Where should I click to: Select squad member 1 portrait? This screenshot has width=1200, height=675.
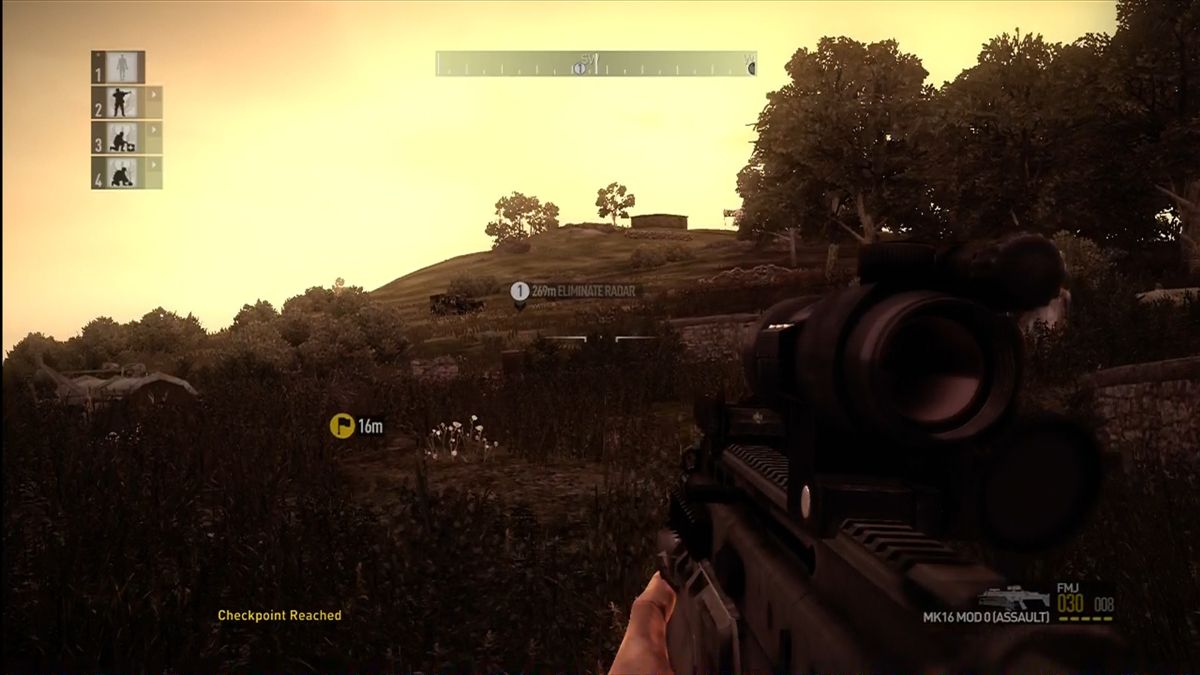pos(122,67)
